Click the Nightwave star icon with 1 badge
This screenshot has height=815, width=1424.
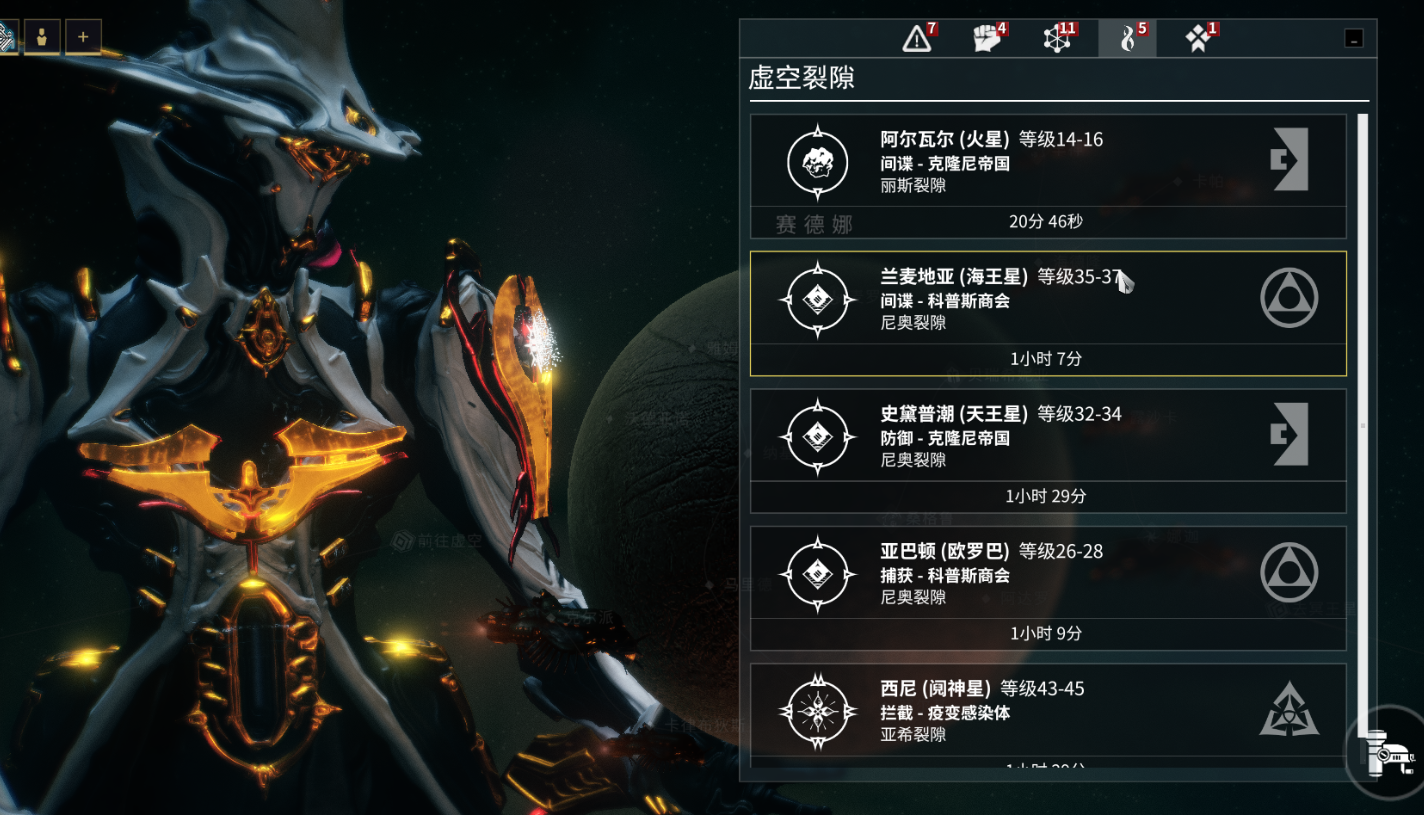1196,38
